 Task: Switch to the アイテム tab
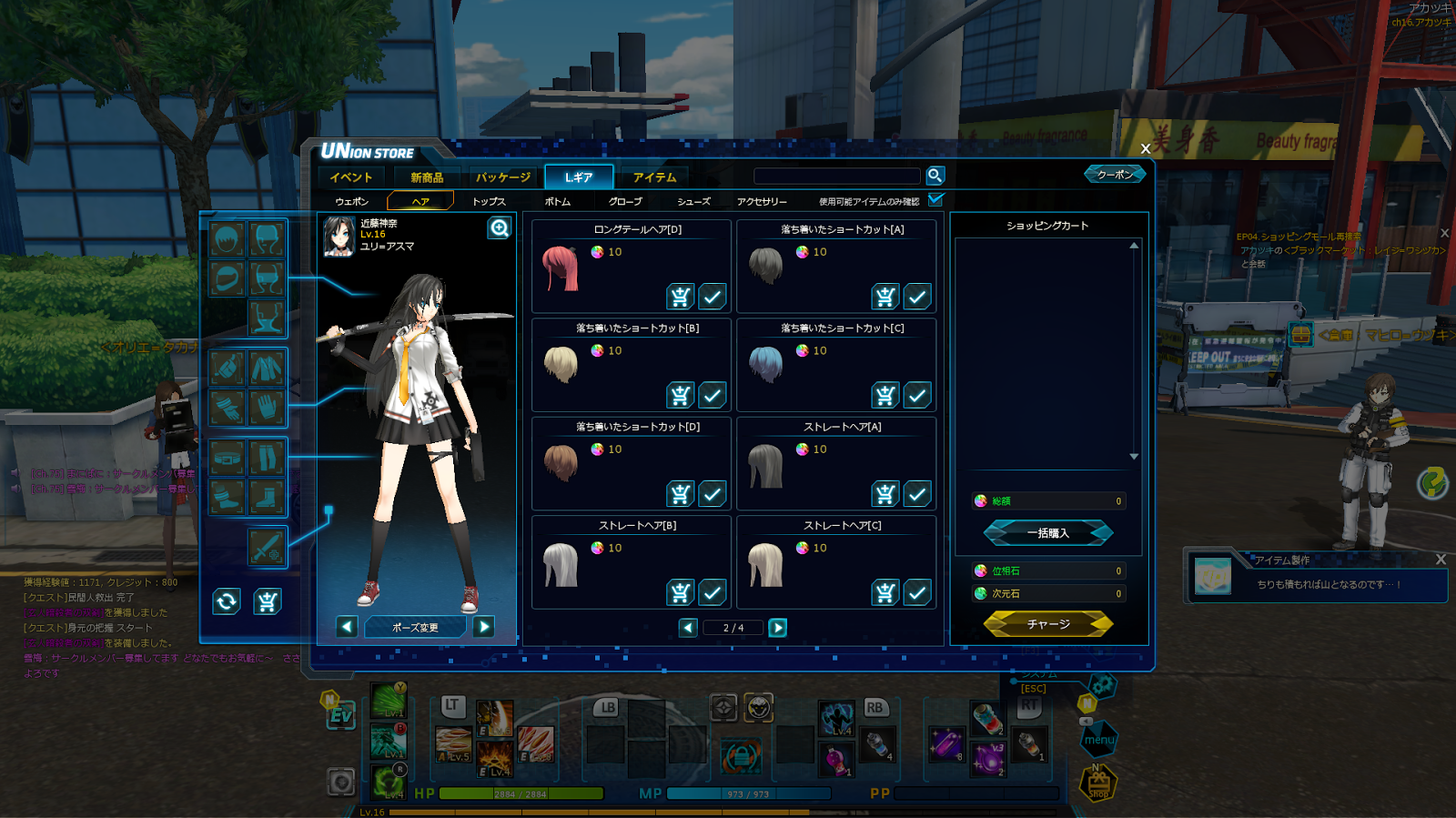point(654,177)
